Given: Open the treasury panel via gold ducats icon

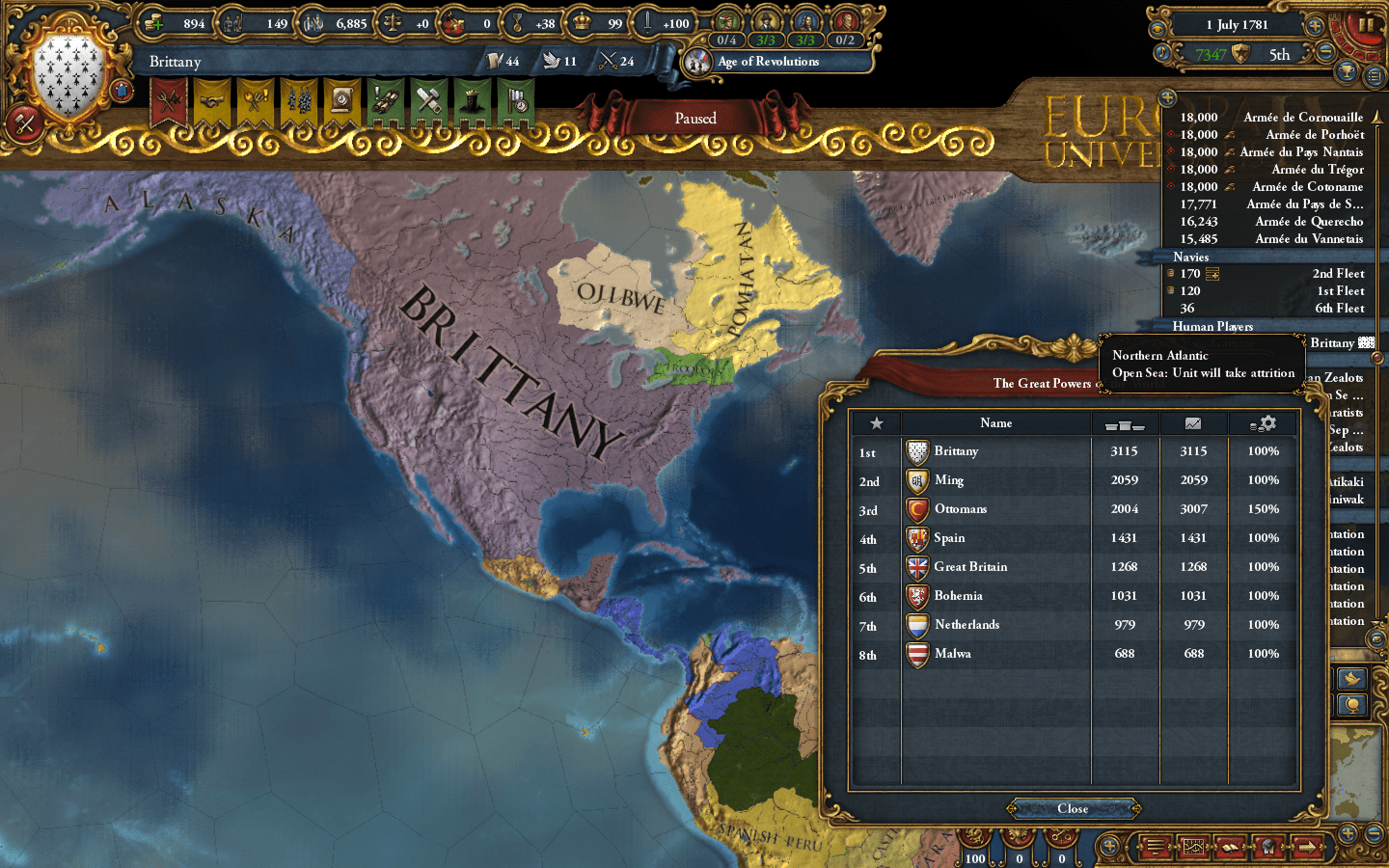Looking at the screenshot, I should tap(152, 24).
